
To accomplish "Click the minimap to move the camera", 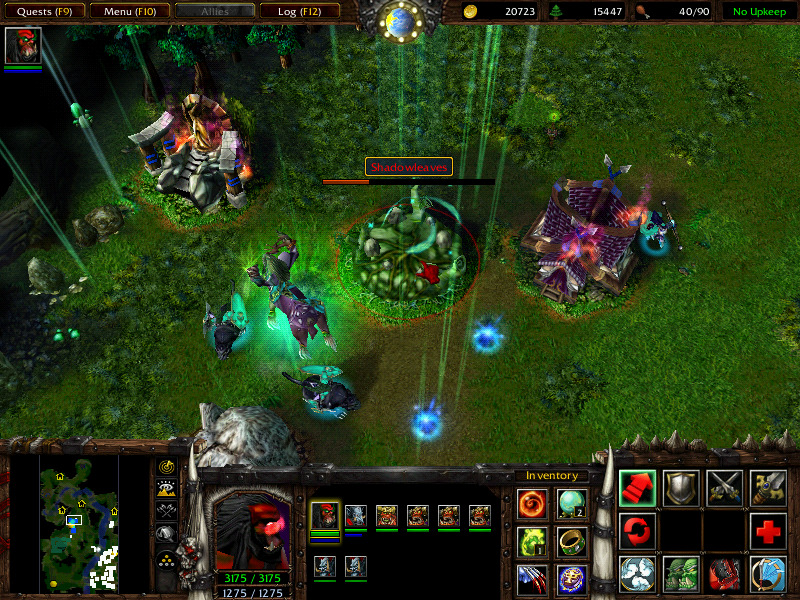I will [x=79, y=521].
